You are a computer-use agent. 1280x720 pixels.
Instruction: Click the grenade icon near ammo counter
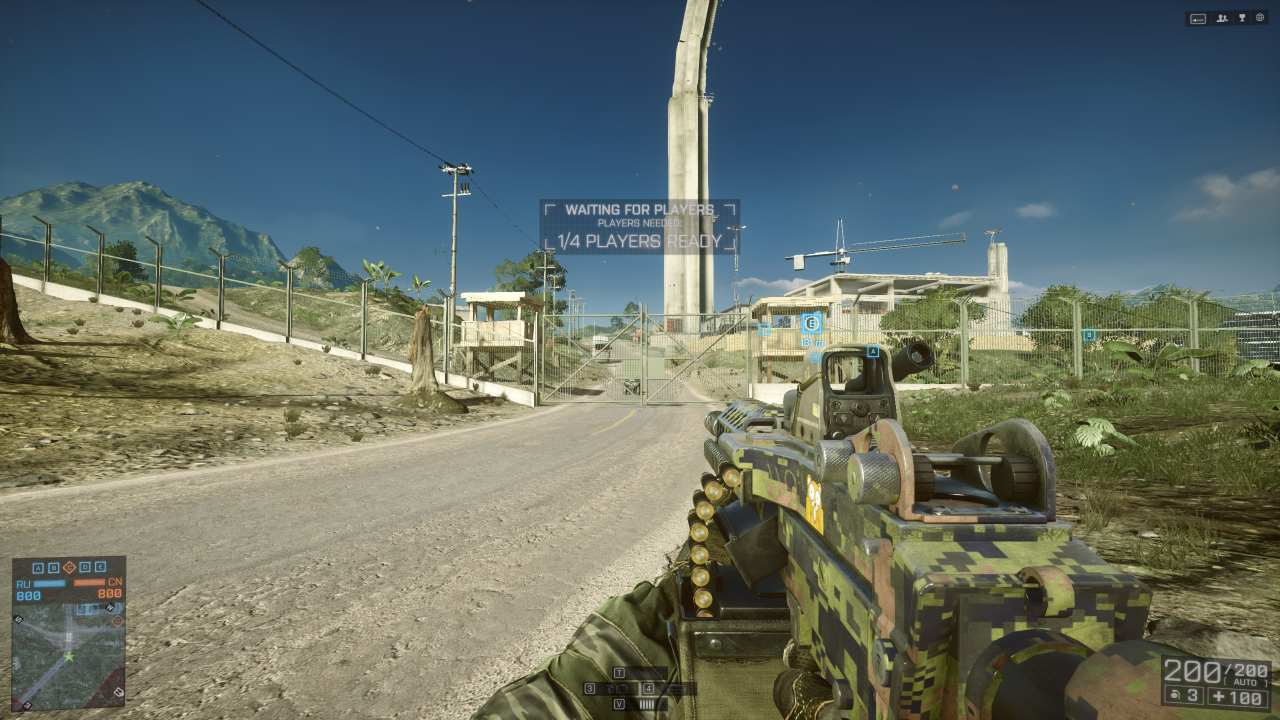[x=1175, y=694]
